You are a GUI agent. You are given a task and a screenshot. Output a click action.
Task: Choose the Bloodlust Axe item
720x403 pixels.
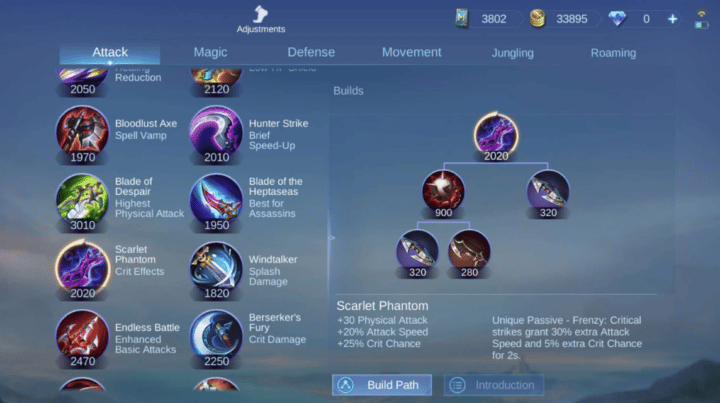point(83,132)
